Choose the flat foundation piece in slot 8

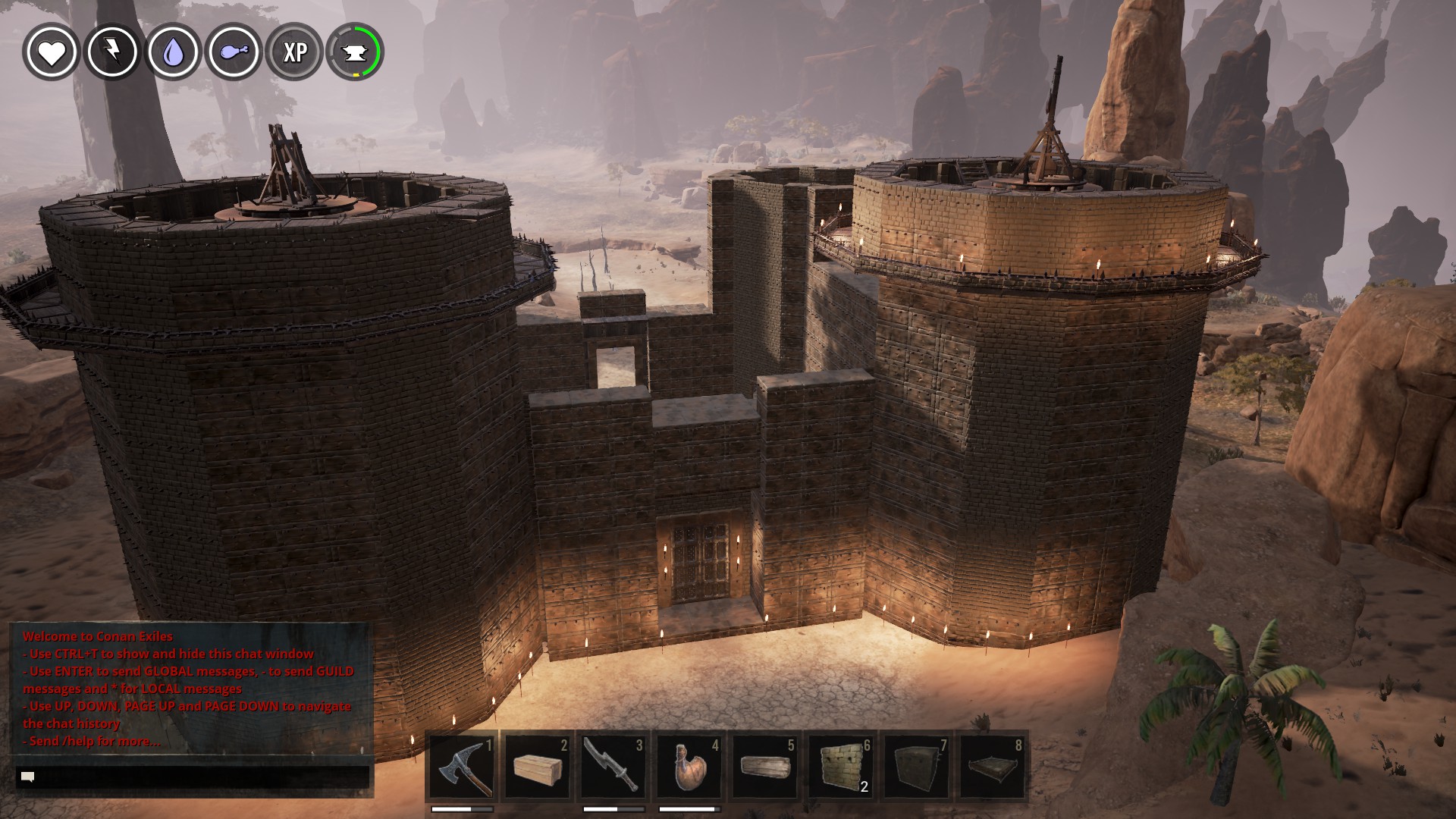tap(993, 767)
